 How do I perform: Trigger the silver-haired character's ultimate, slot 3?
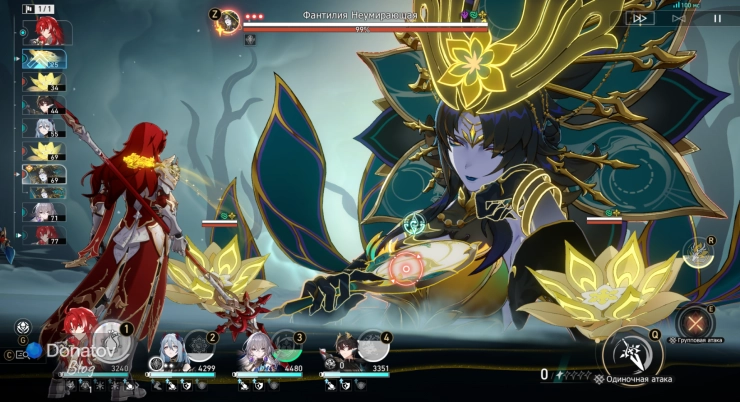(x=287, y=348)
